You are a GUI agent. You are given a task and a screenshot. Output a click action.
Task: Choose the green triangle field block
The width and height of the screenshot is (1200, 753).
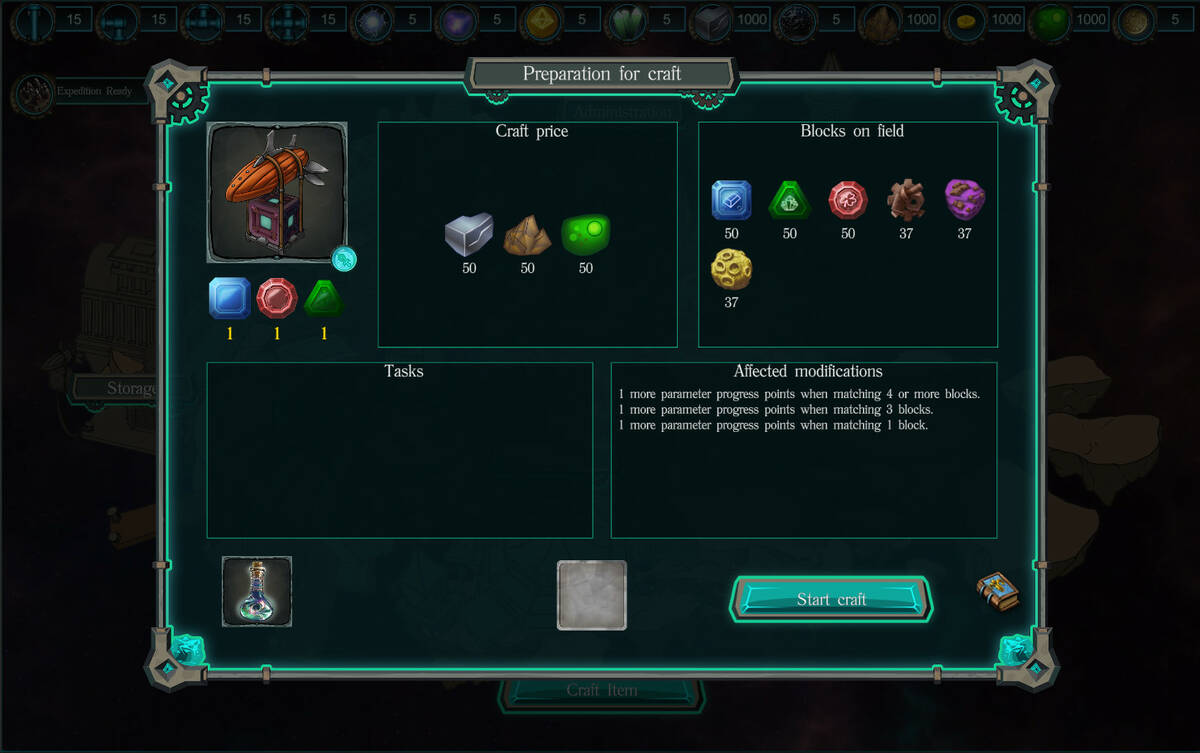[789, 200]
